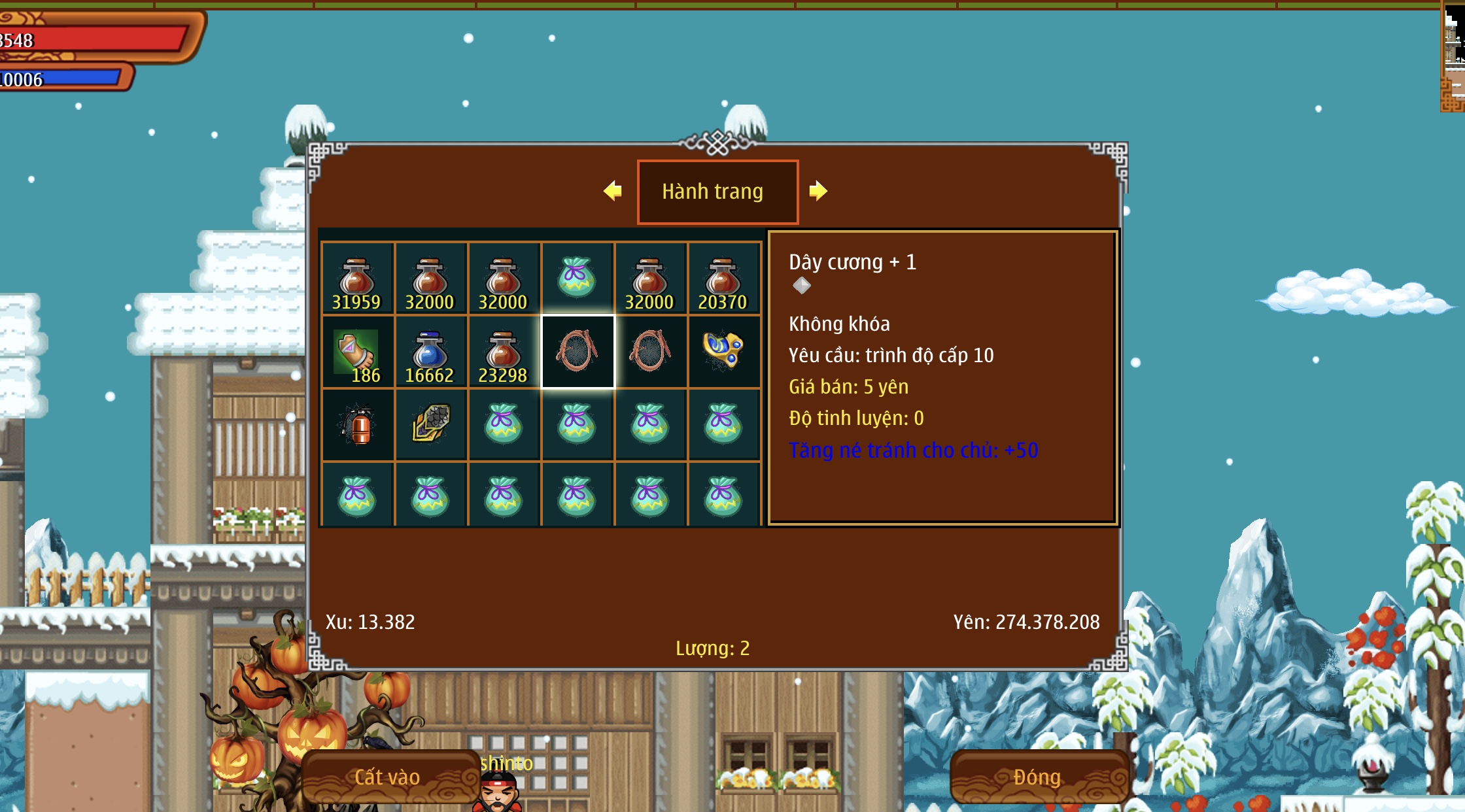Screen dimensions: 1465x812
Task: Pick the blue potion stack of 16662
Action: click(430, 353)
